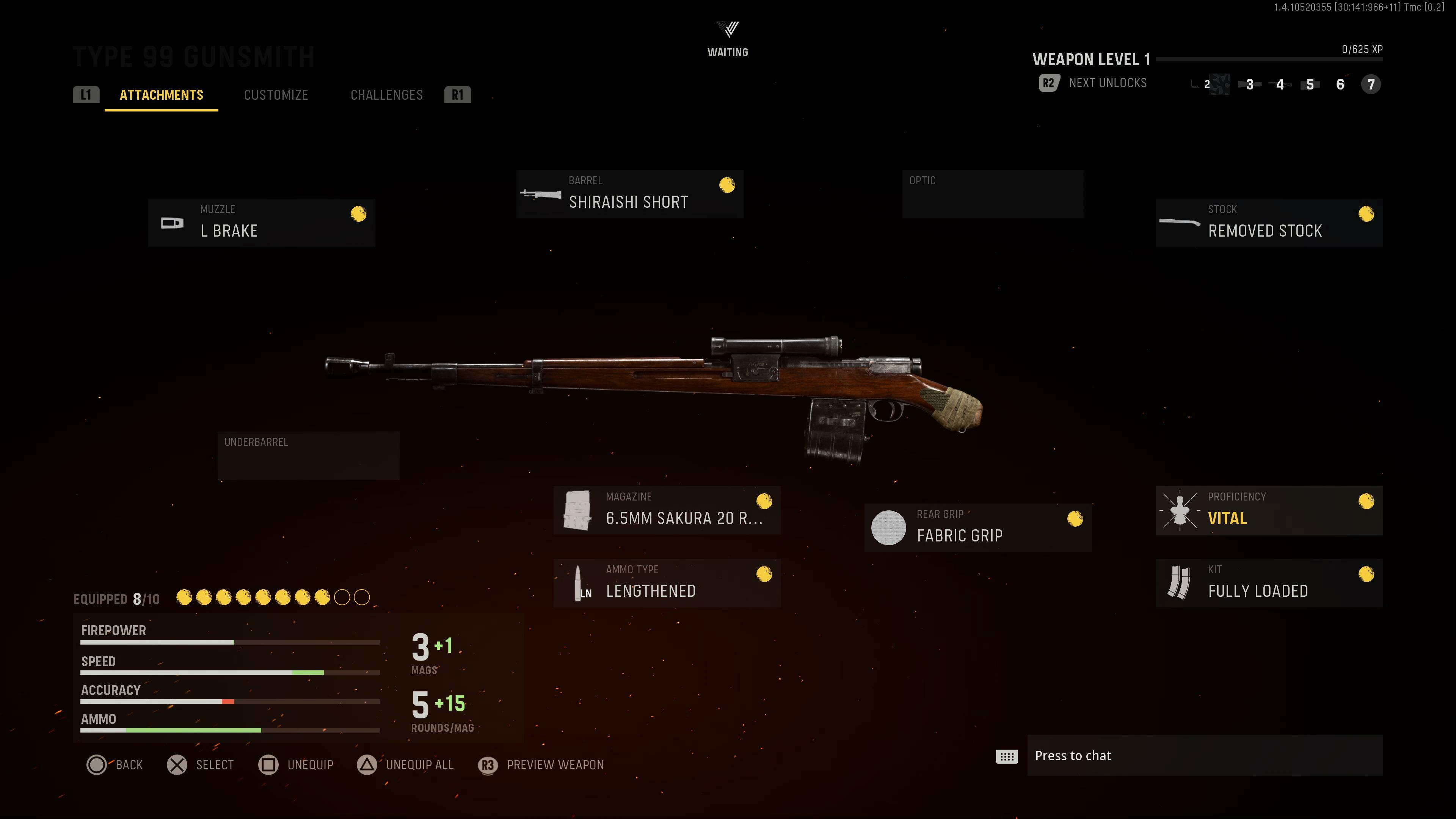
Task: Click Unequip All attachments
Action: pyautogui.click(x=406, y=765)
